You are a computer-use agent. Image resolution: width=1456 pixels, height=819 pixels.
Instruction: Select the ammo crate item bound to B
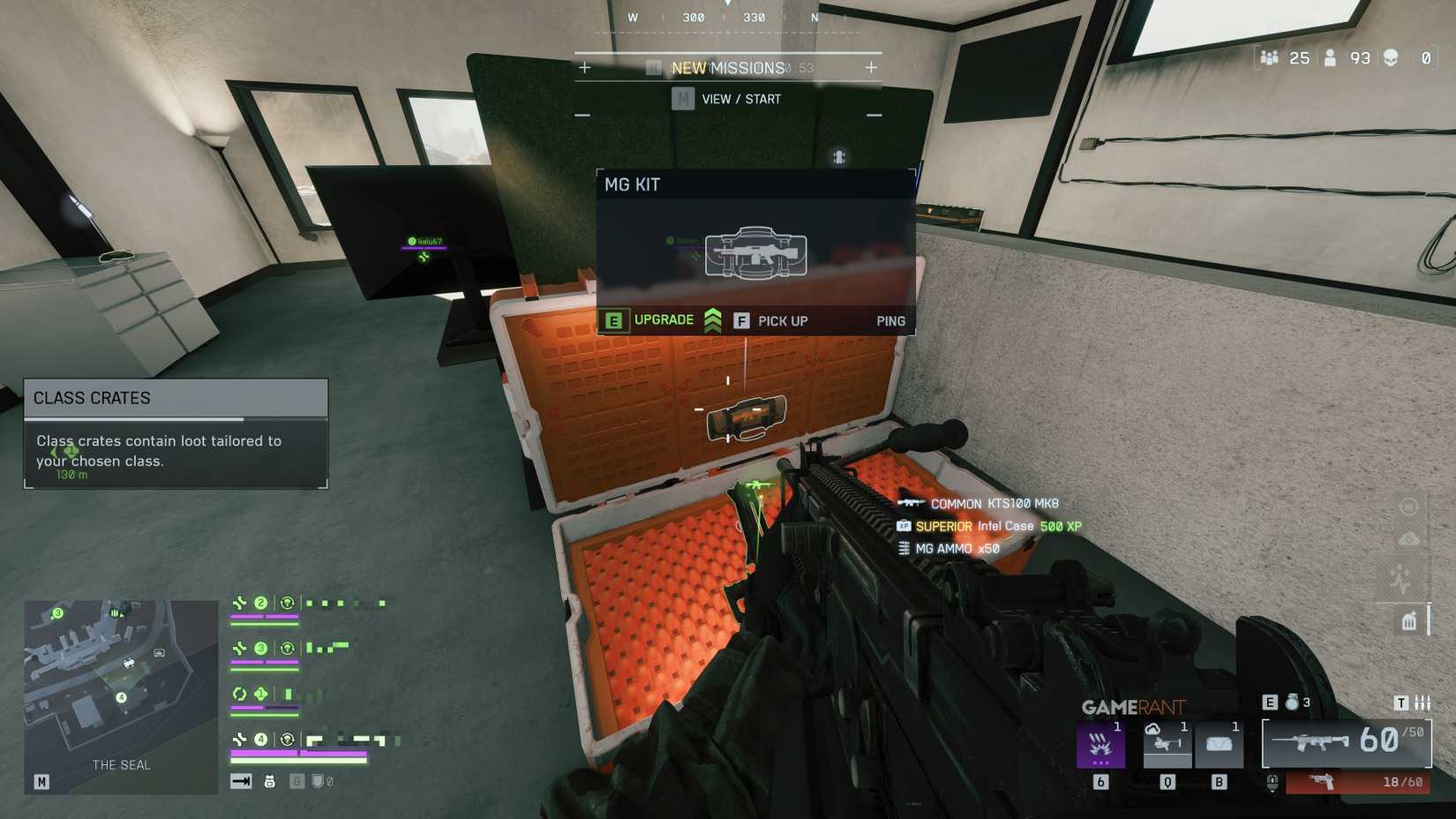[1220, 744]
